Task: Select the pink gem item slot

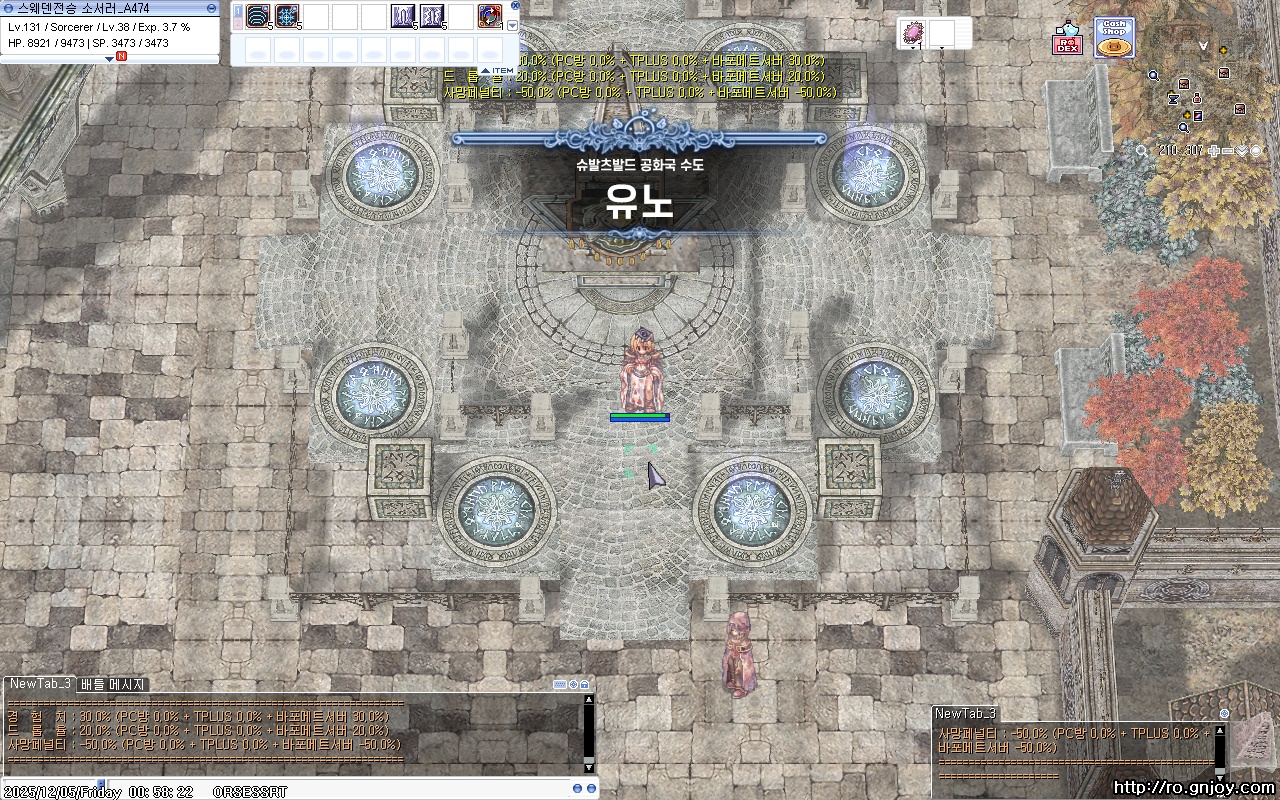Action: point(913,33)
